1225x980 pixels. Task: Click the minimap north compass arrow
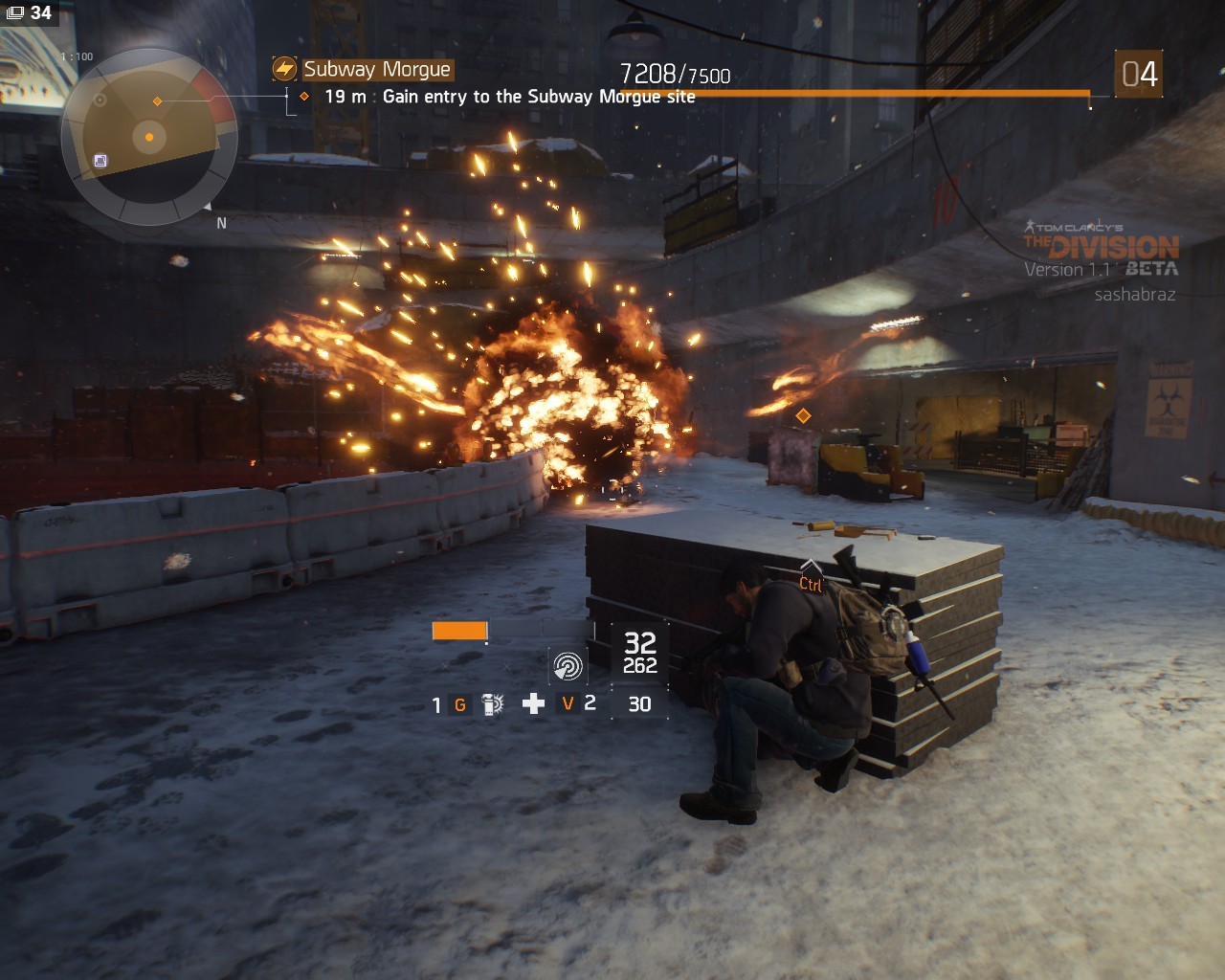(209, 207)
